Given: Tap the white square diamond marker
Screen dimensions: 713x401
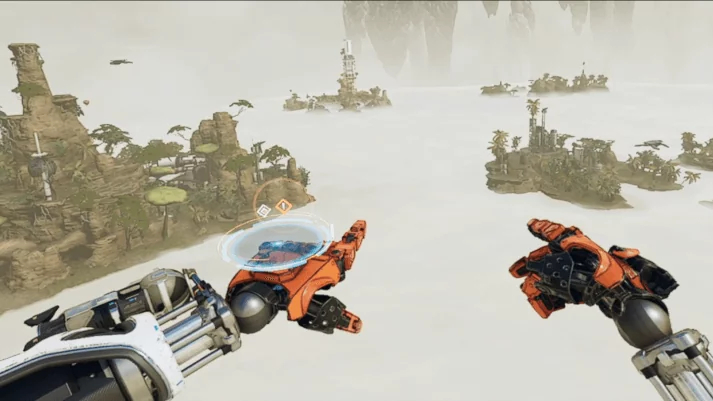Looking at the screenshot, I should click(x=264, y=210).
